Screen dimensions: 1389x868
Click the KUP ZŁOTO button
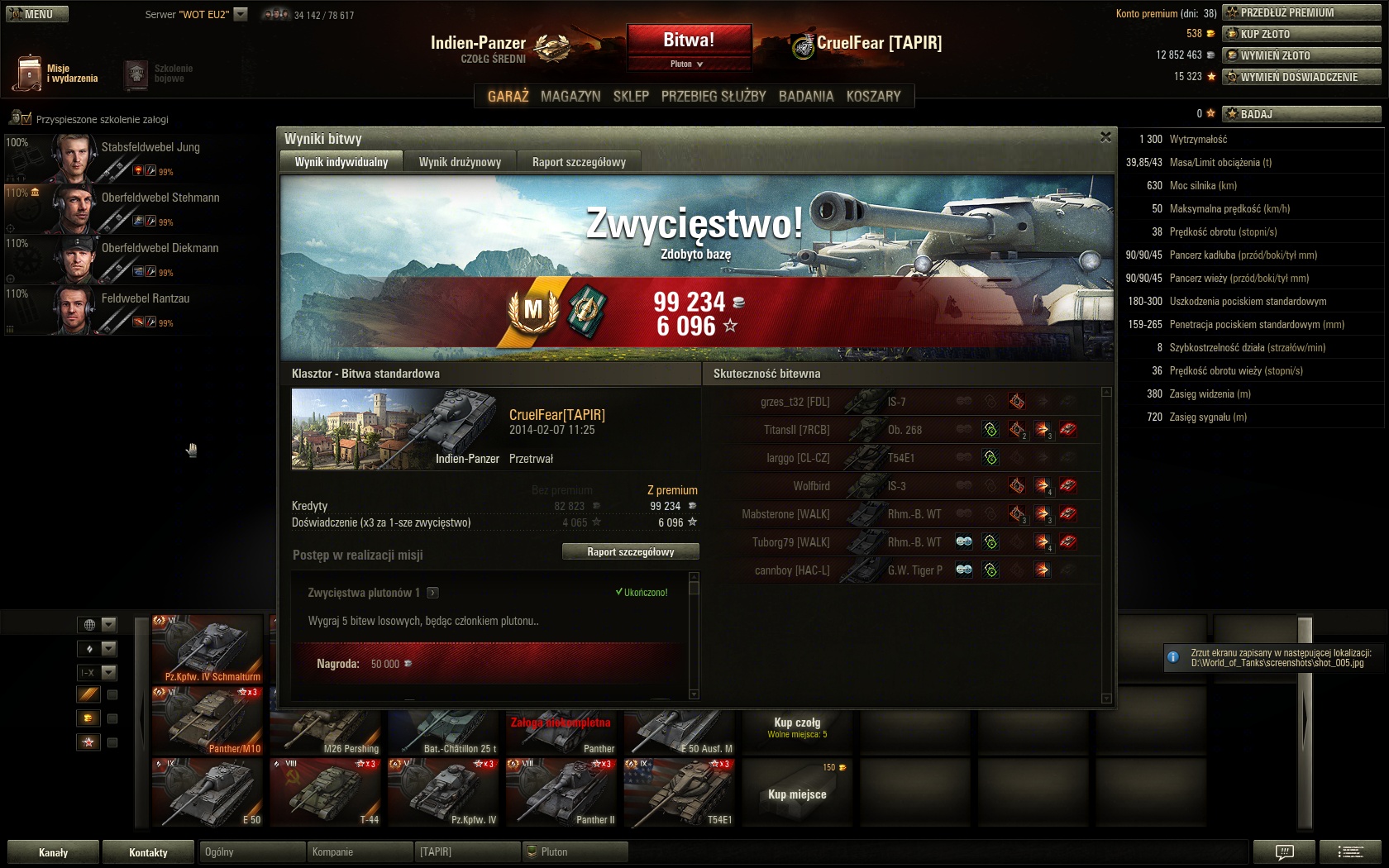[x=1301, y=34]
